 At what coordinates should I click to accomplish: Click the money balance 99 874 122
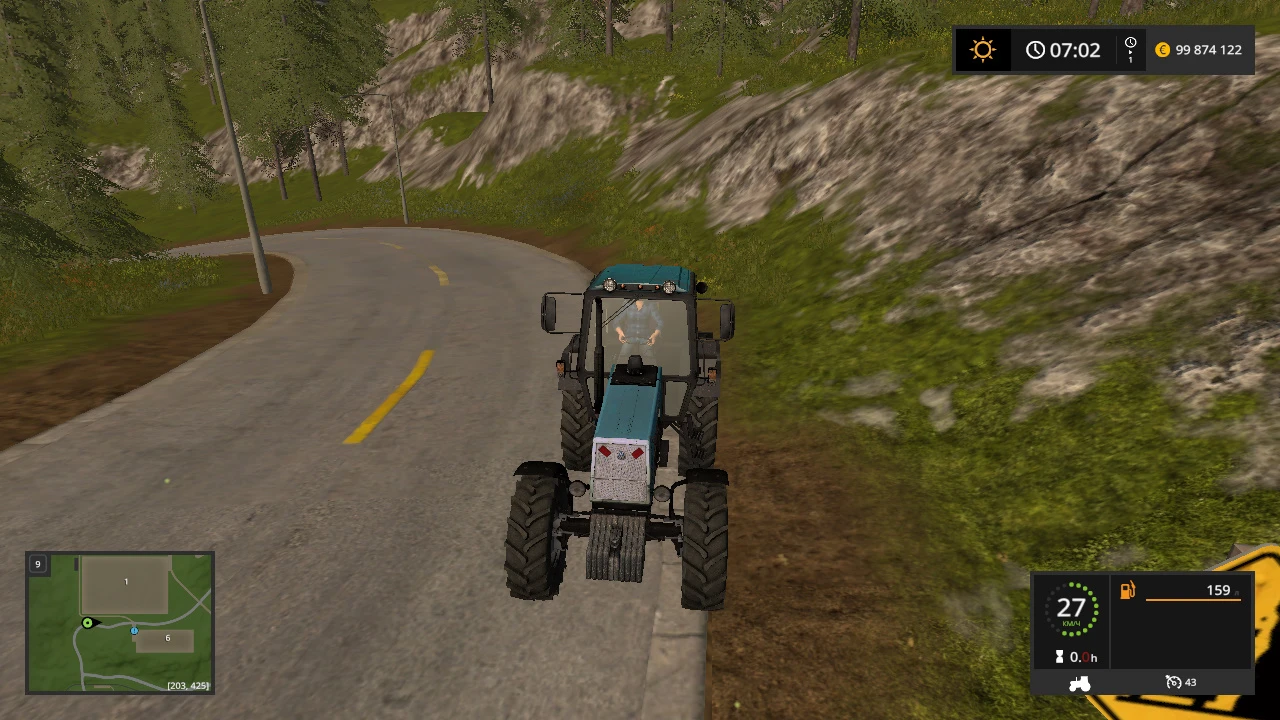tap(1210, 49)
